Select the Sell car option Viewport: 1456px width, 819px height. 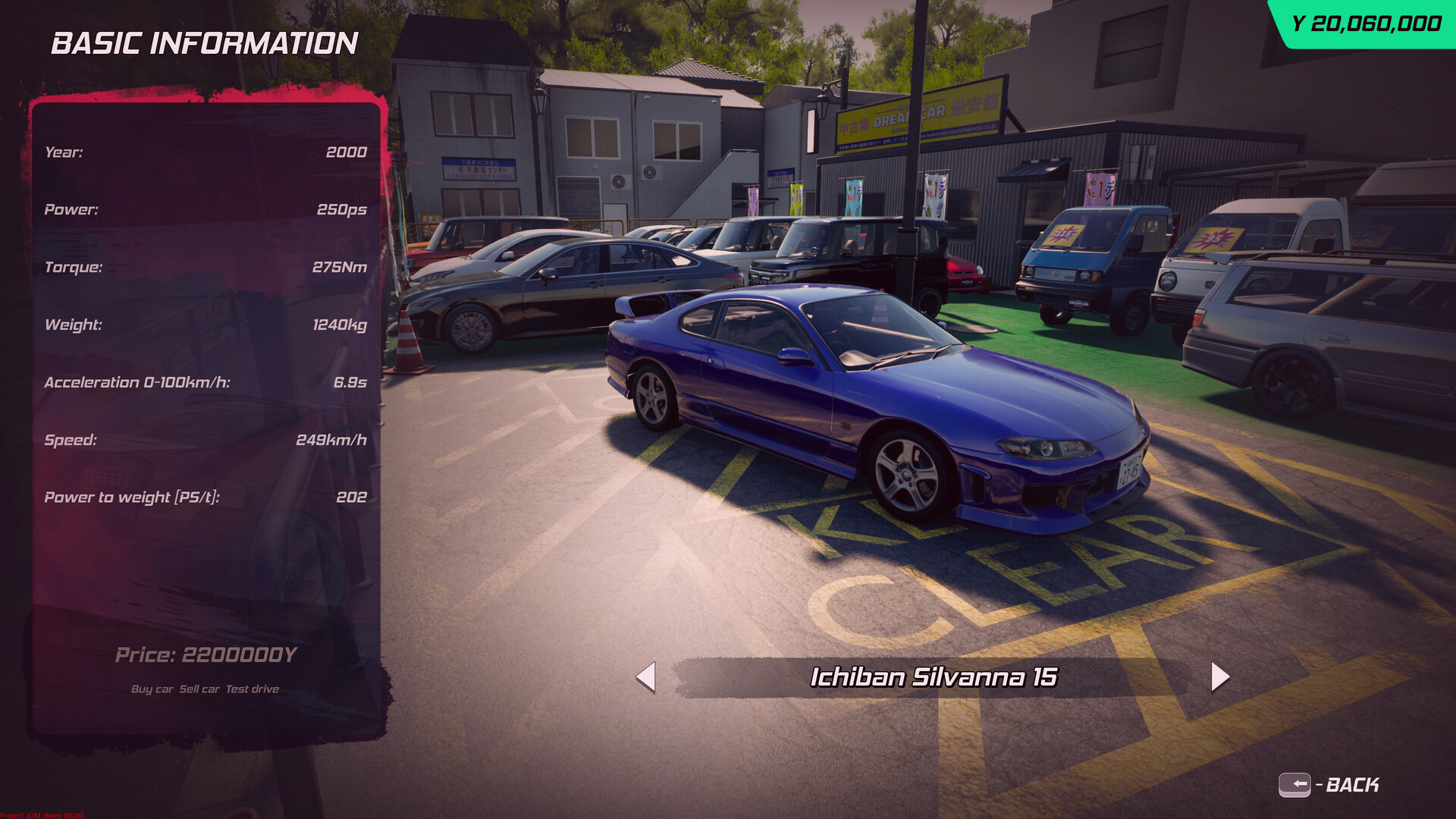pyautogui.click(x=202, y=689)
